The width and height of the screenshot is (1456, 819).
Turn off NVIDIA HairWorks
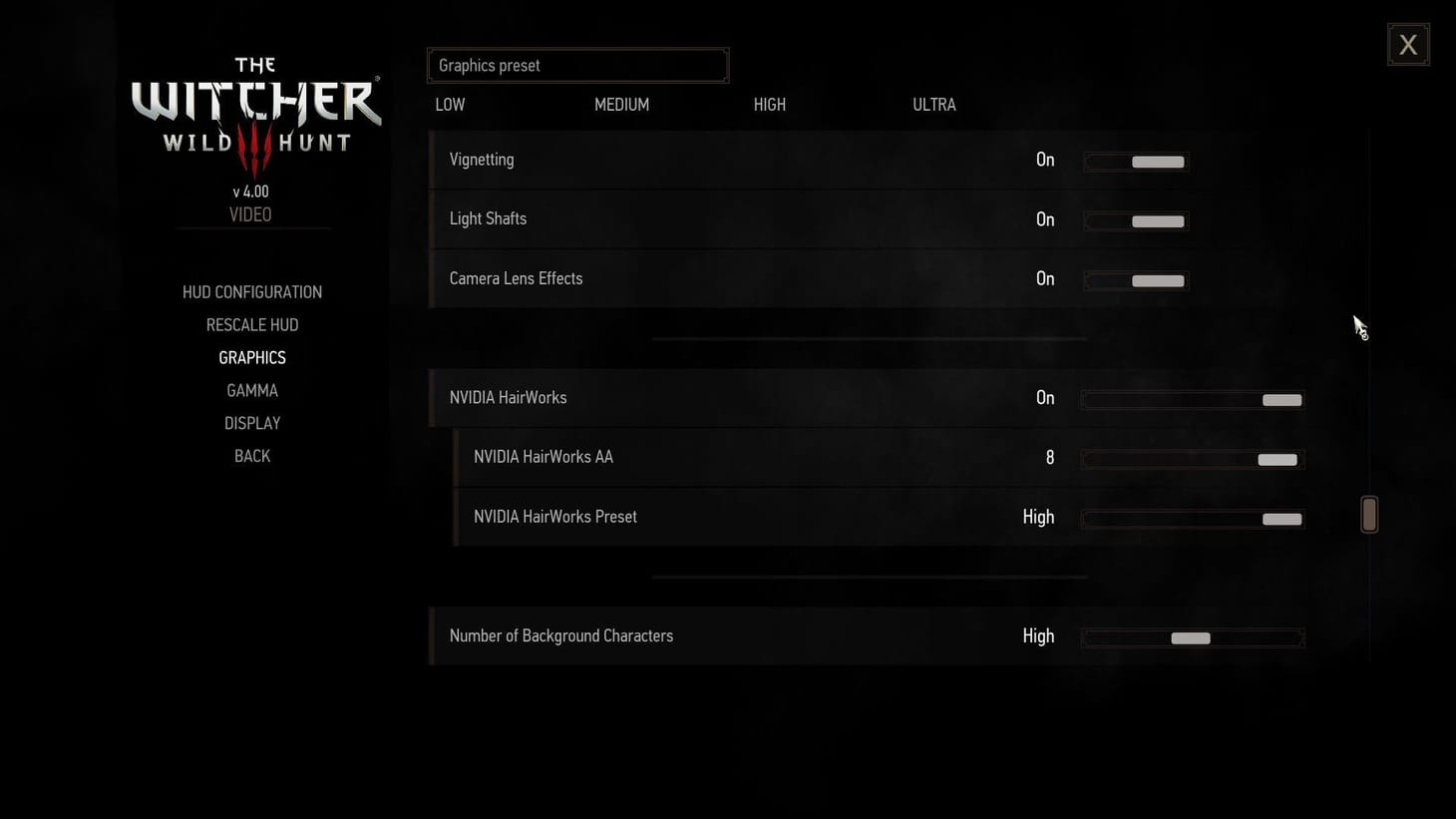1192,399
